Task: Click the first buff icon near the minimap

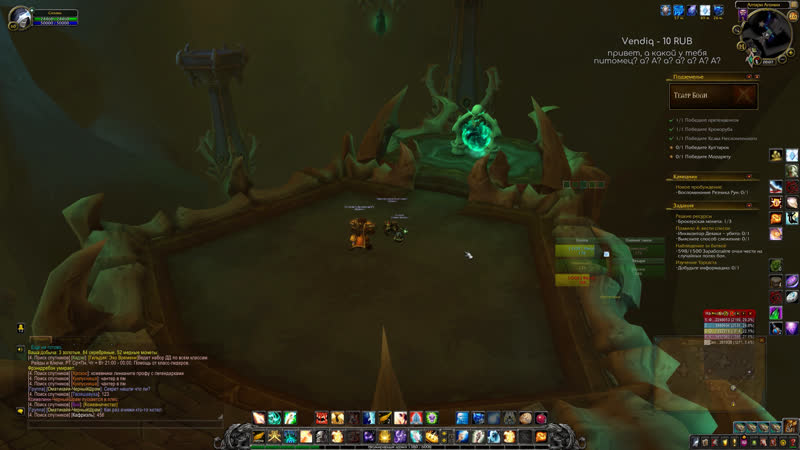Action: [665, 10]
